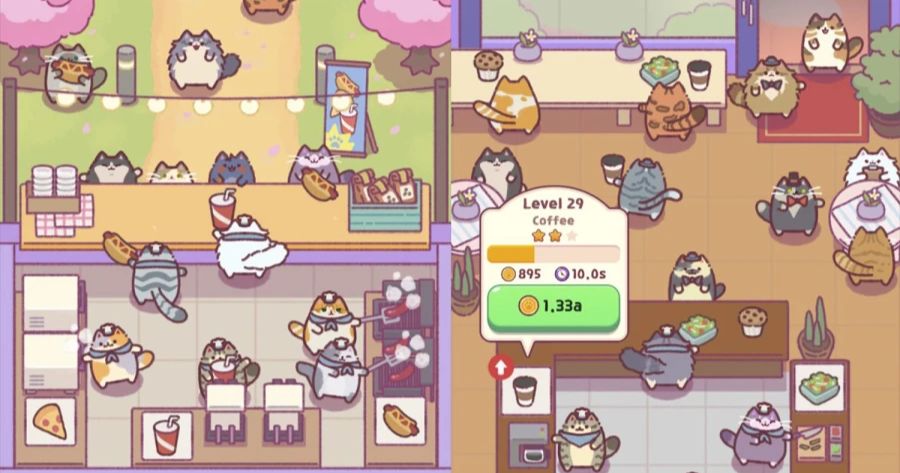Choose the soda cup station tile
Screen dimensions: 900x473
[x=167, y=434]
